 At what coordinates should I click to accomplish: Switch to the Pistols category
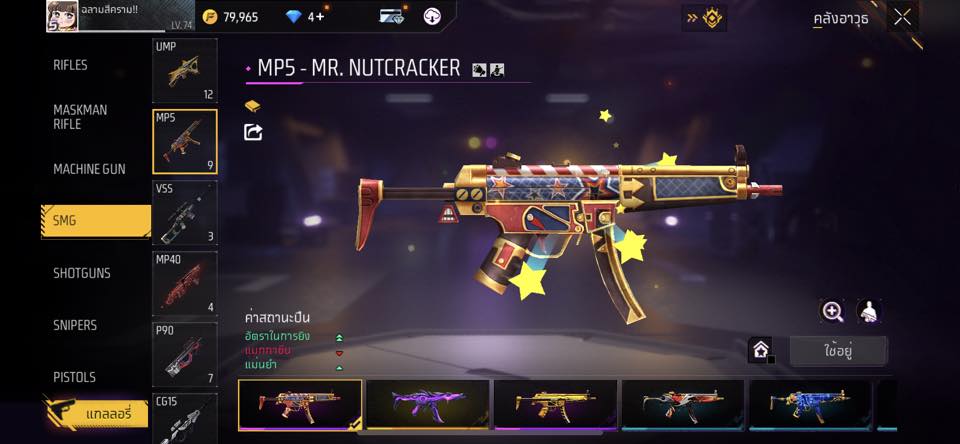[74, 377]
